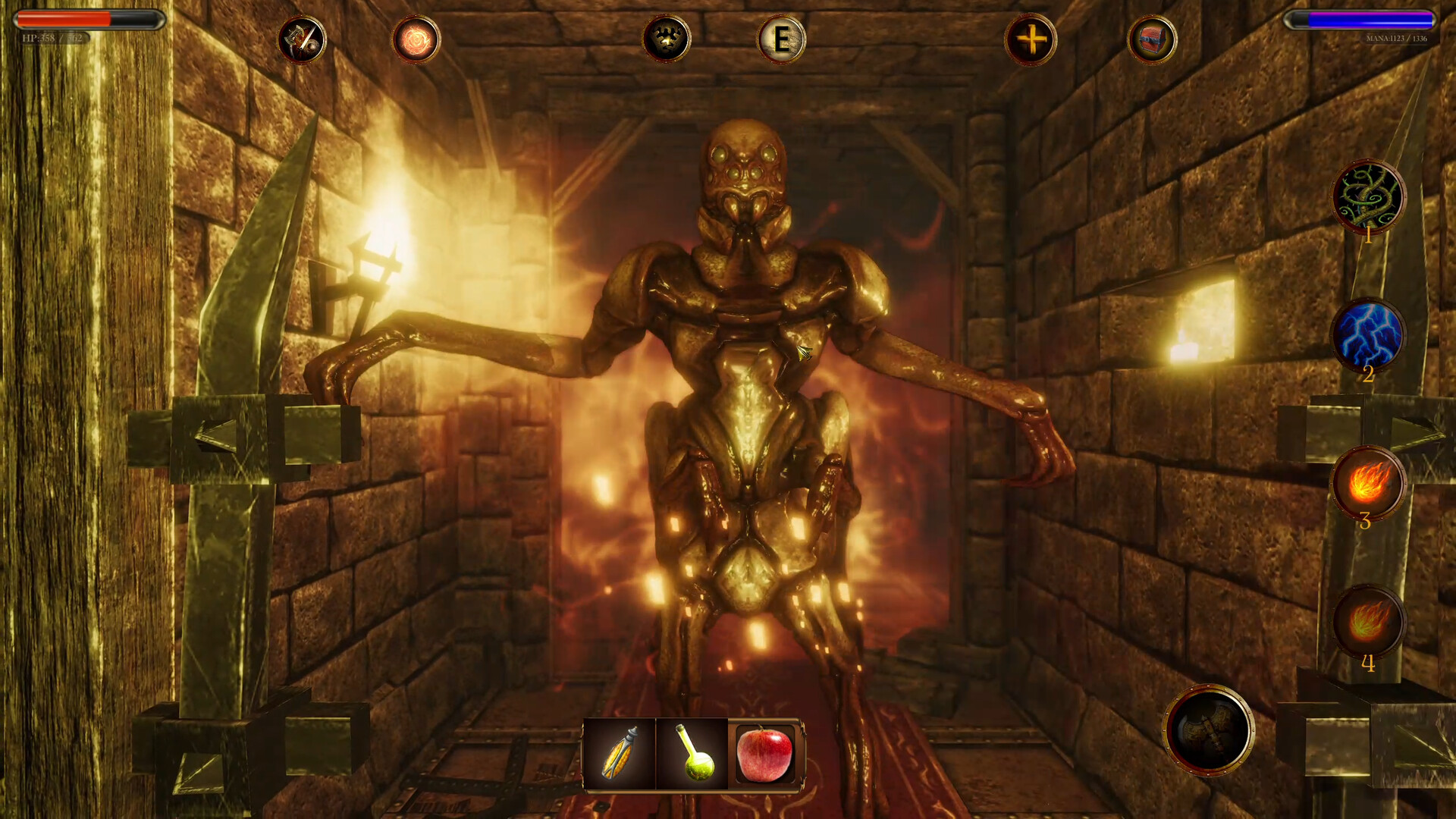
Task: Select the green potion flask in the hotbar
Action: 691,755
